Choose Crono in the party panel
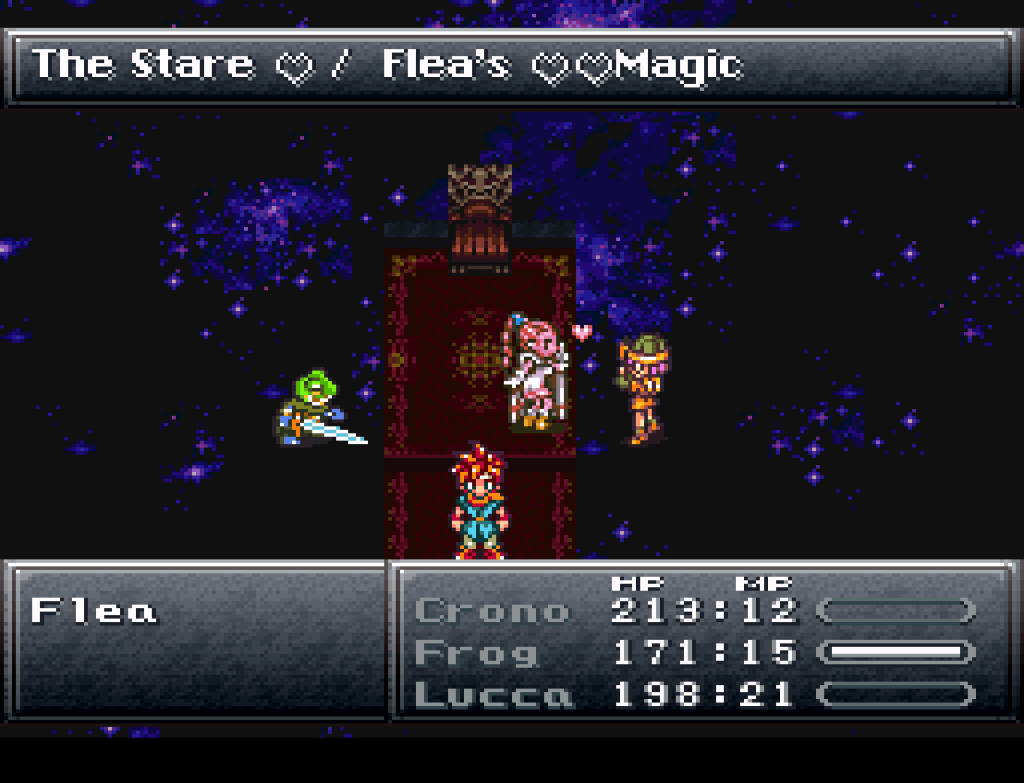 pos(491,610)
